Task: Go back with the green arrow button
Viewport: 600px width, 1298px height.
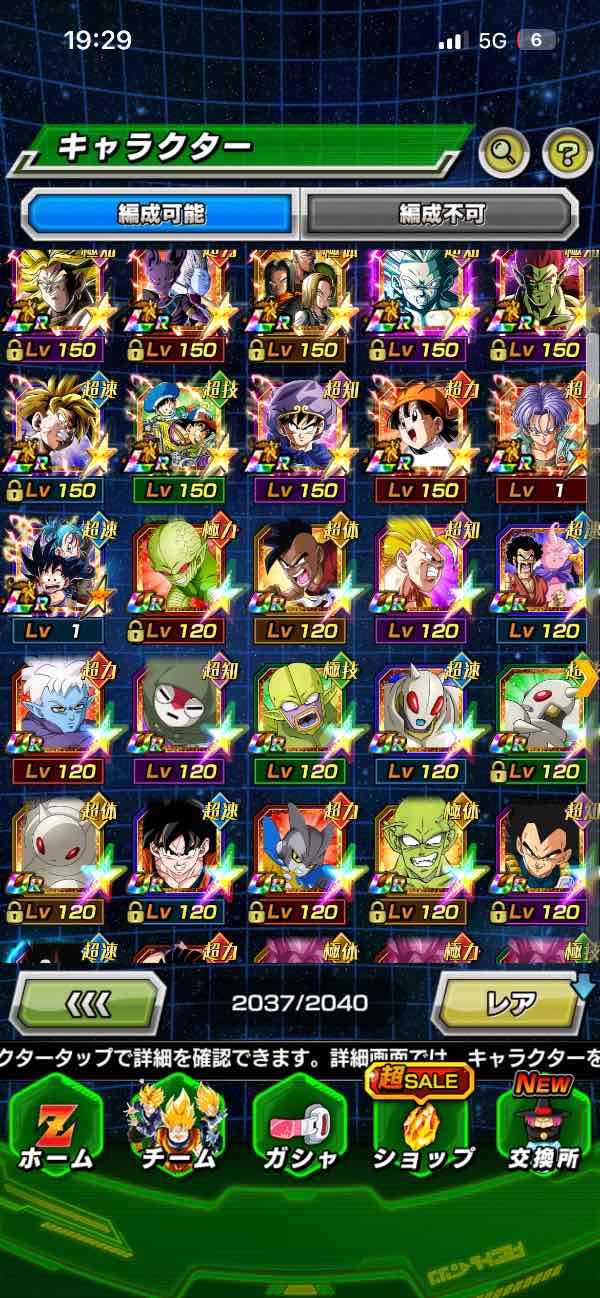Action: coord(88,1003)
